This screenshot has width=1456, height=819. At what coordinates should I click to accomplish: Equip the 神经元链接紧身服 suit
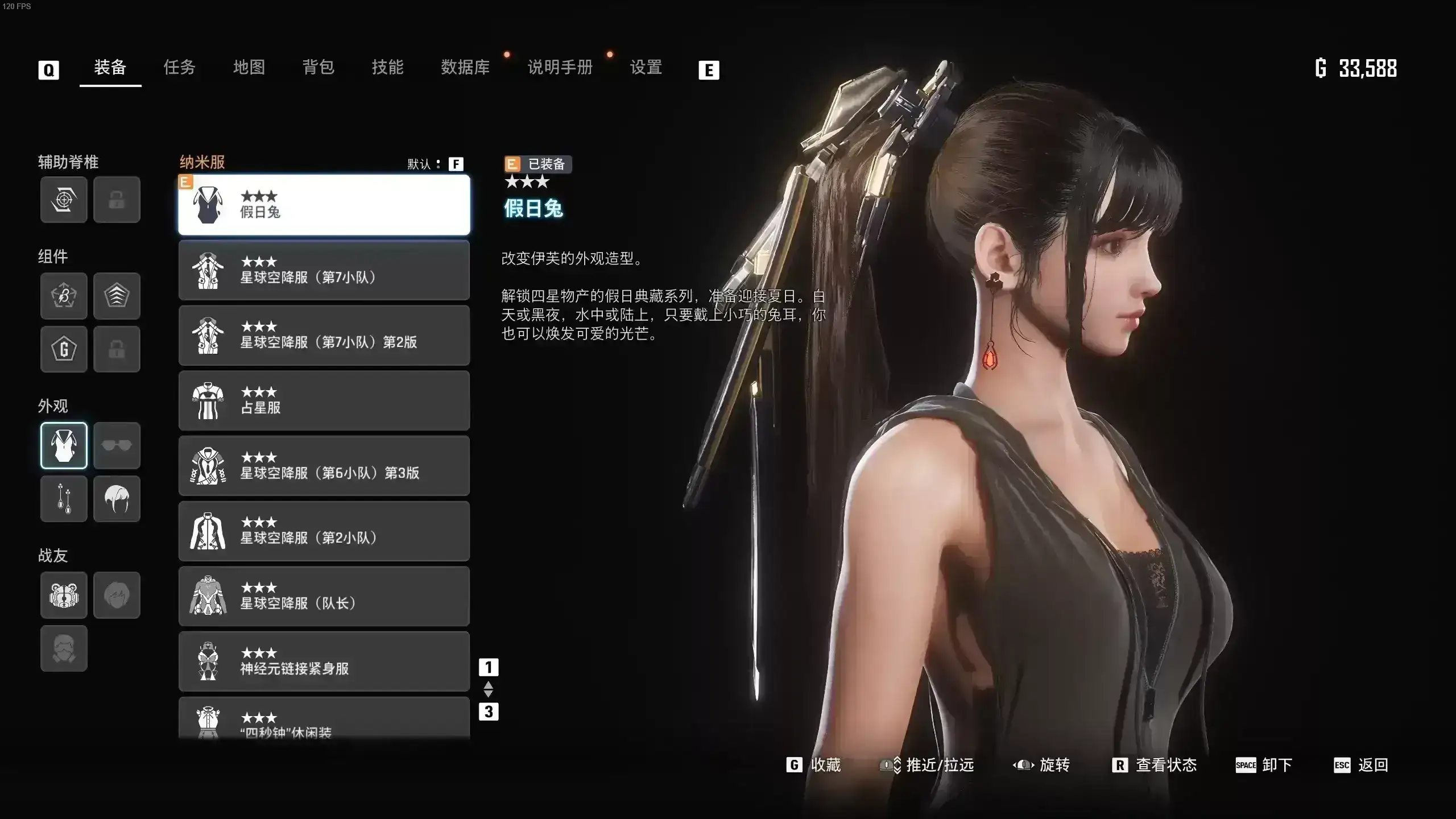324,661
